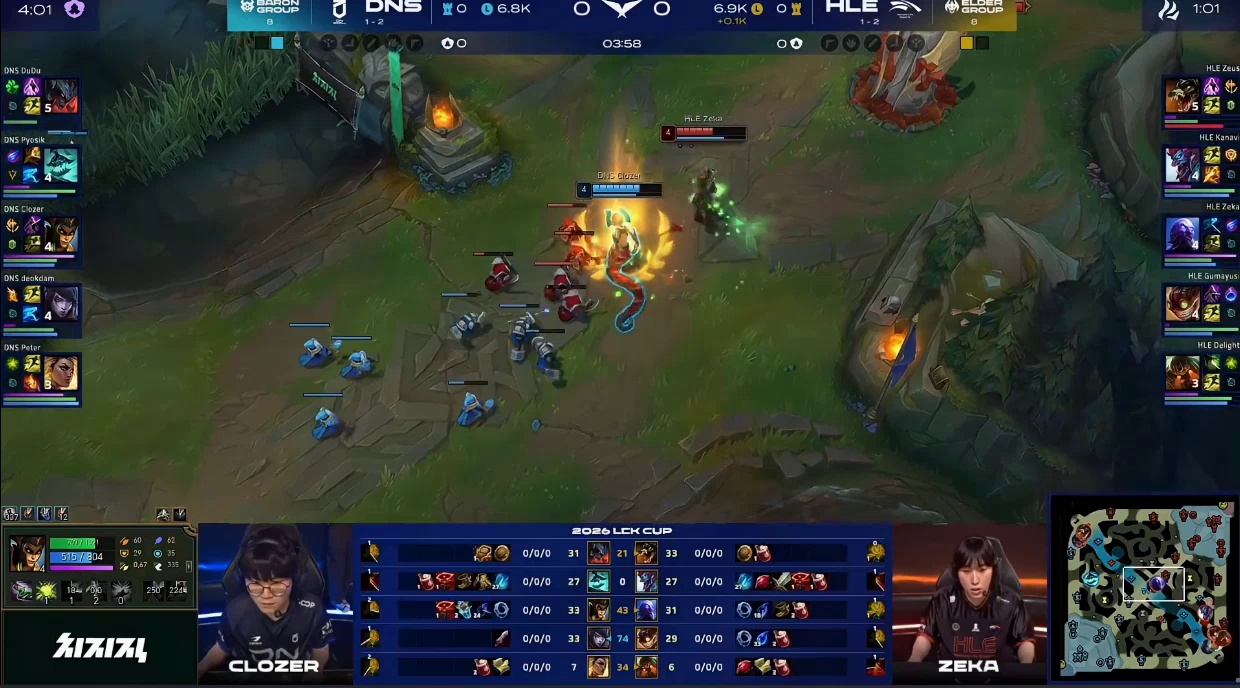The image size is (1240, 688).
Task: Click the selected champion portrait in stats panel
Action: (x=27, y=553)
